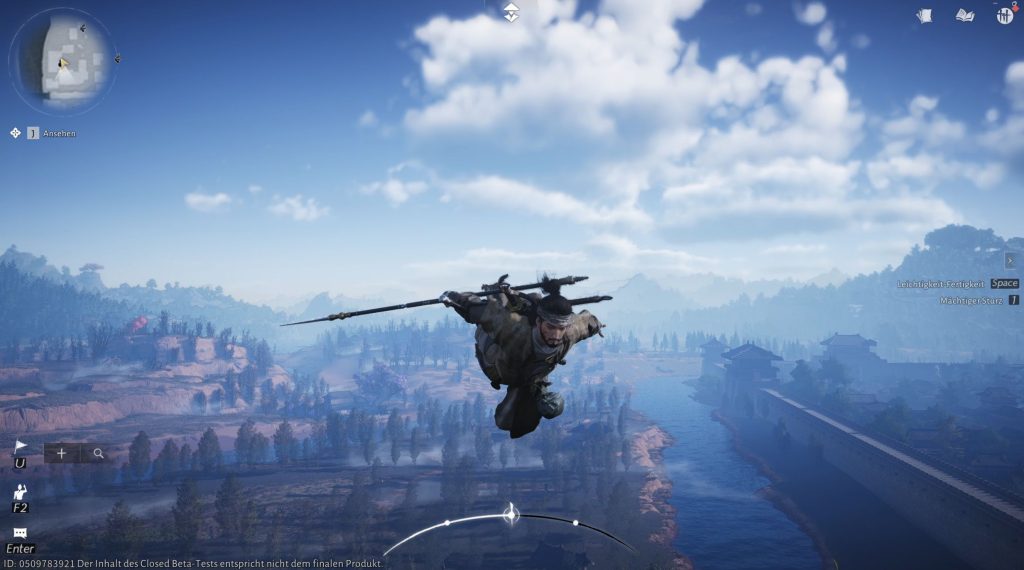Click the white flag team icon
The image size is (1024, 570).
pos(20,447)
